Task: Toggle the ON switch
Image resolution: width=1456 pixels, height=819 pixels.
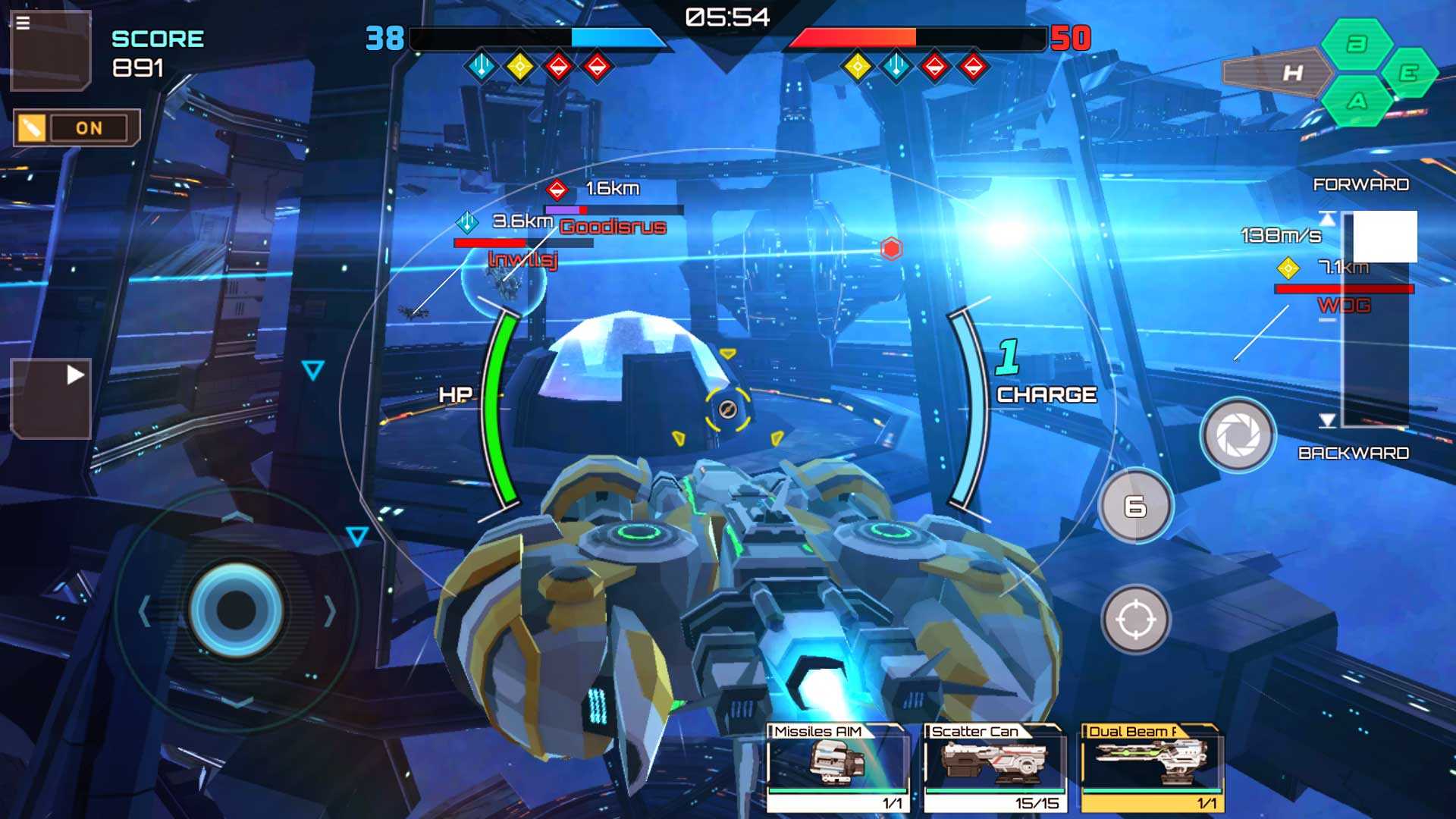Action: click(x=77, y=128)
